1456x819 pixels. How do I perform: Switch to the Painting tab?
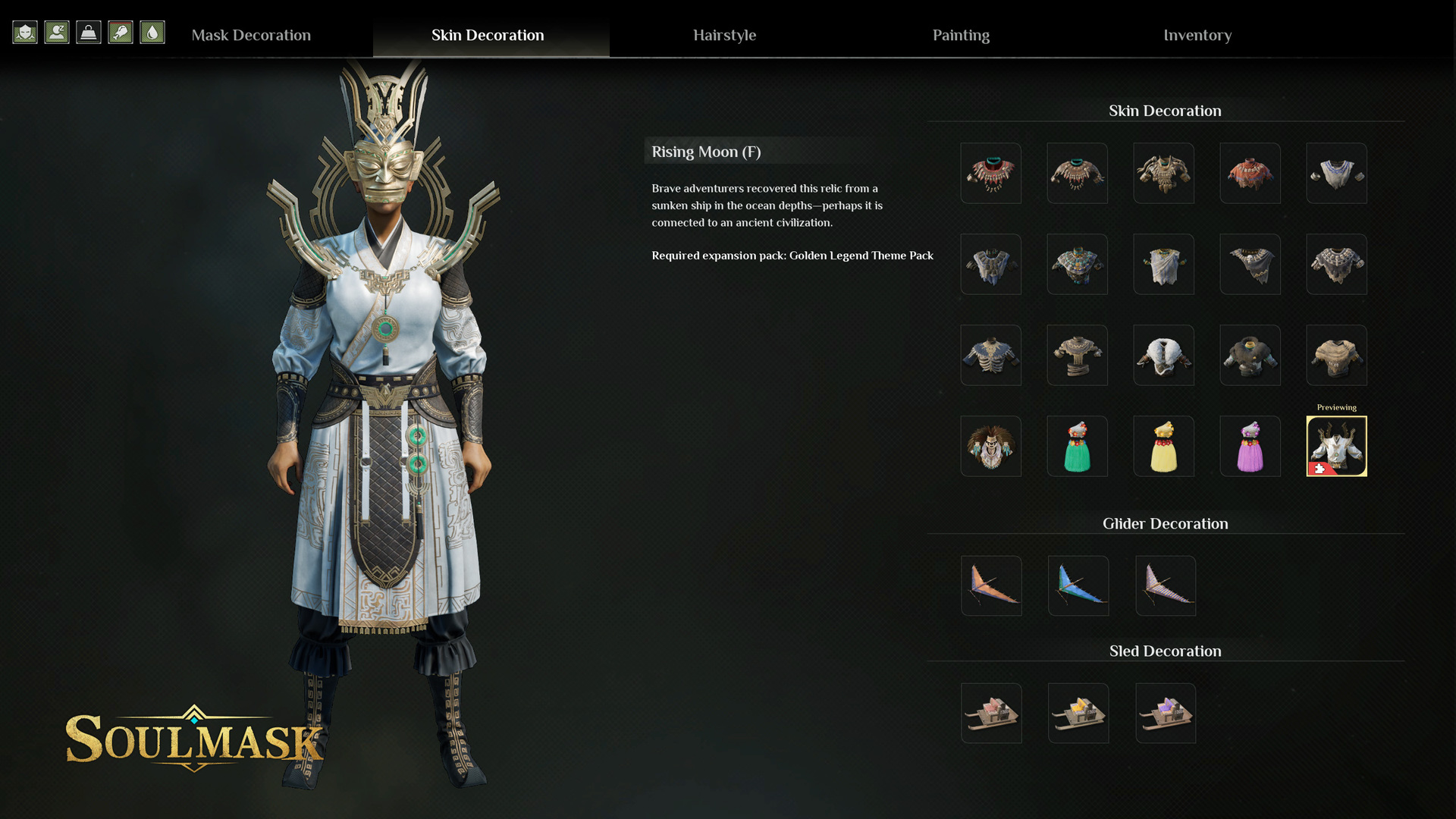[960, 35]
